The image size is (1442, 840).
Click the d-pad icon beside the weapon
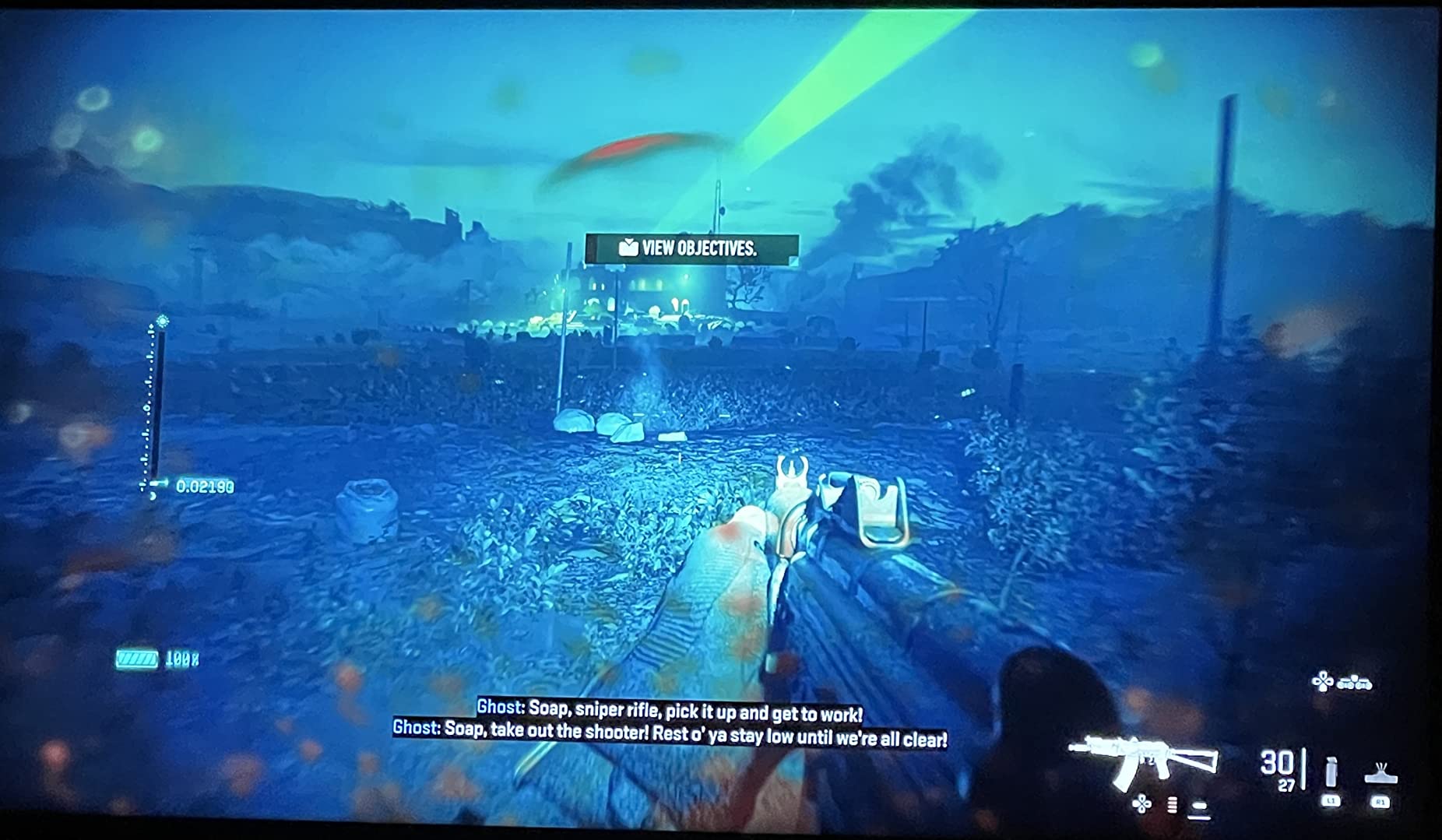(x=1141, y=805)
